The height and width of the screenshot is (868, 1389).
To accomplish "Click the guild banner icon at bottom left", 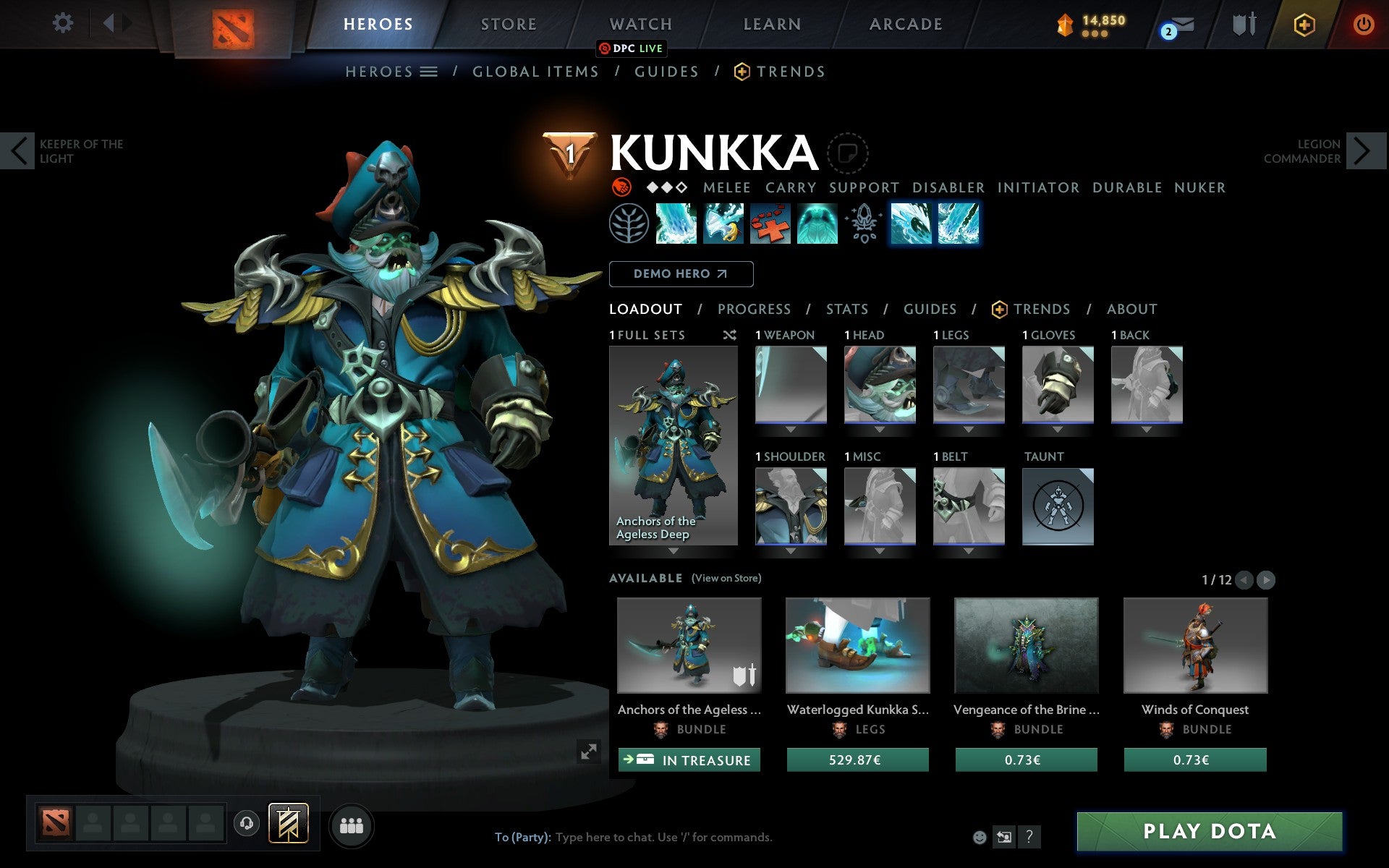I will [x=289, y=823].
